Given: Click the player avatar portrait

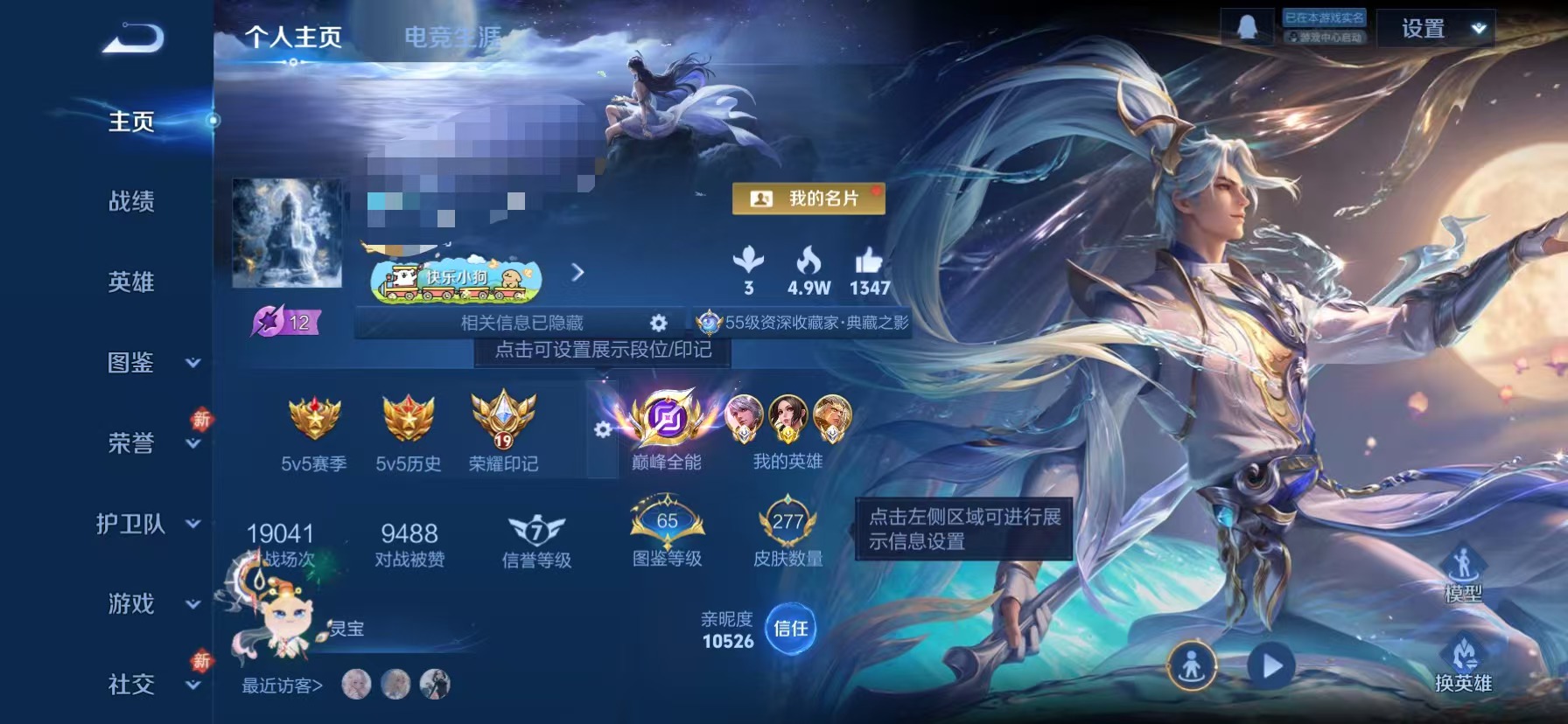Looking at the screenshot, I should point(286,238).
